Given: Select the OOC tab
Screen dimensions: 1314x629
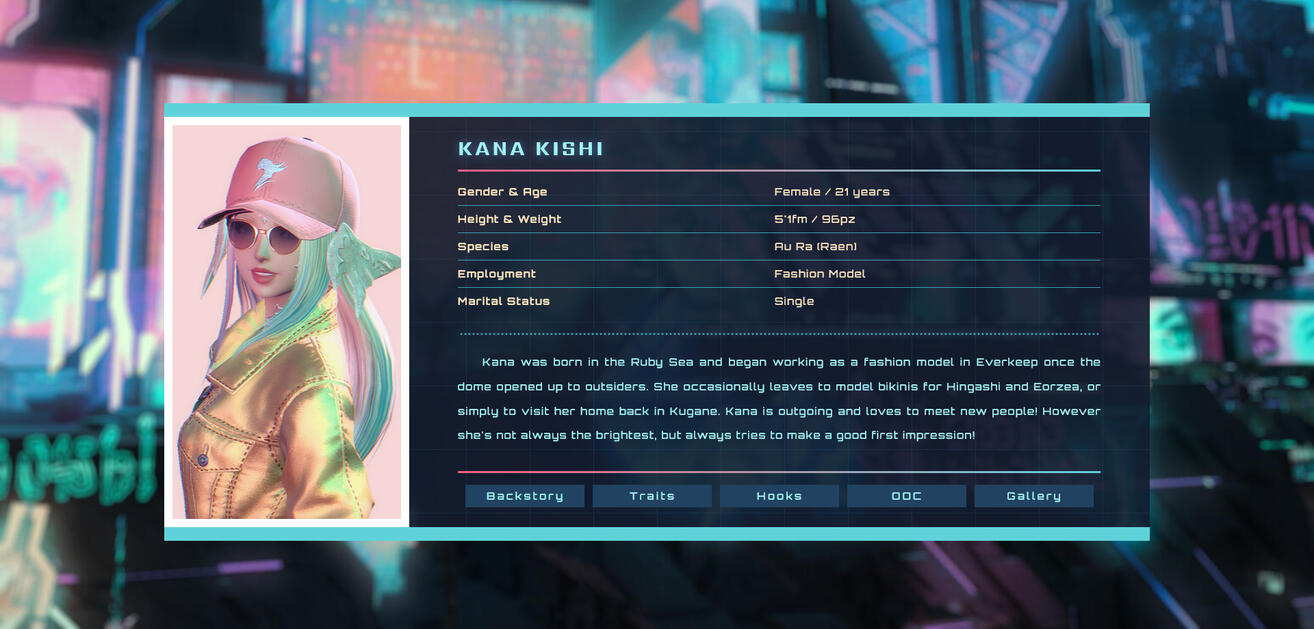Looking at the screenshot, I should pyautogui.click(x=906, y=496).
